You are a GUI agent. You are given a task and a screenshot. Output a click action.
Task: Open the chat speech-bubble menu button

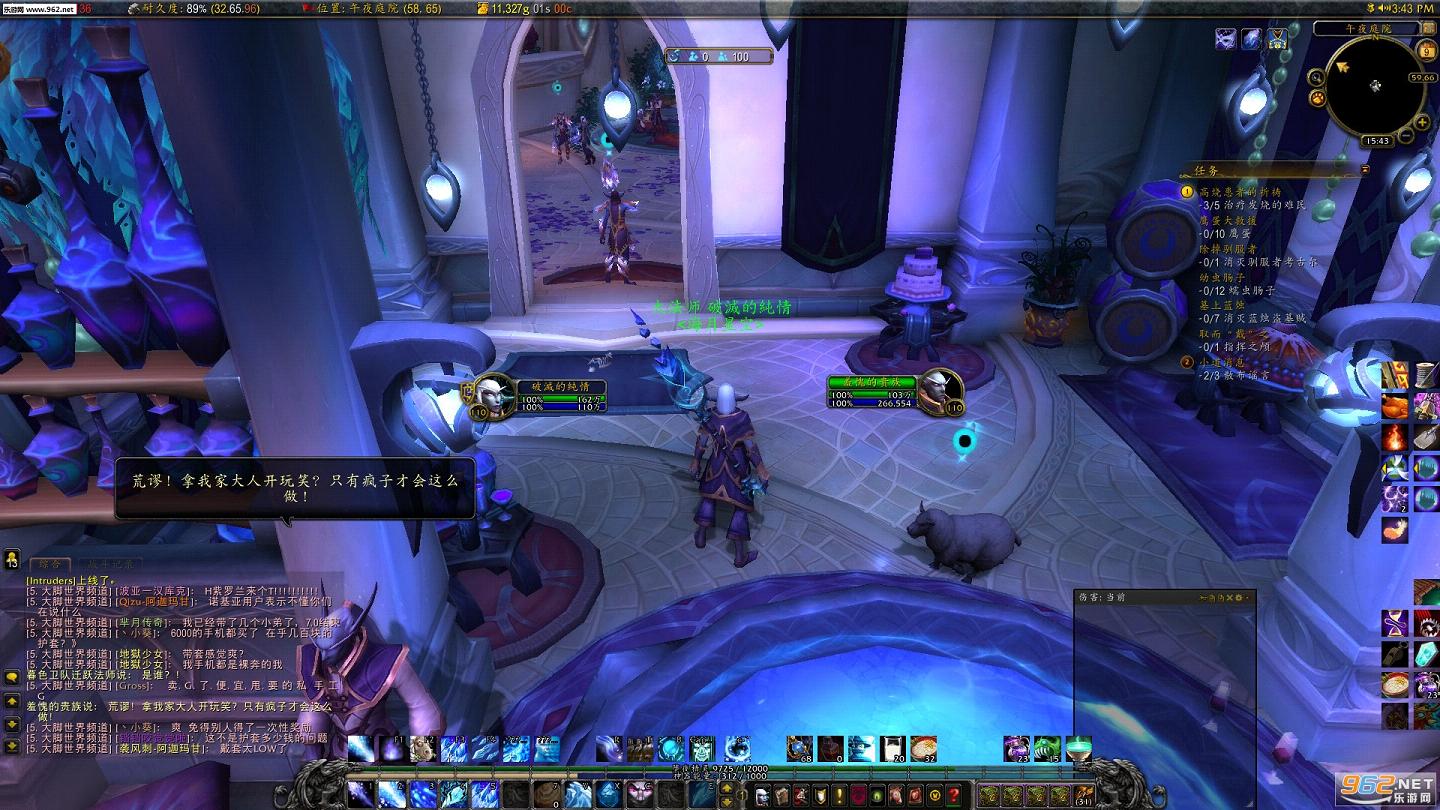[11, 677]
